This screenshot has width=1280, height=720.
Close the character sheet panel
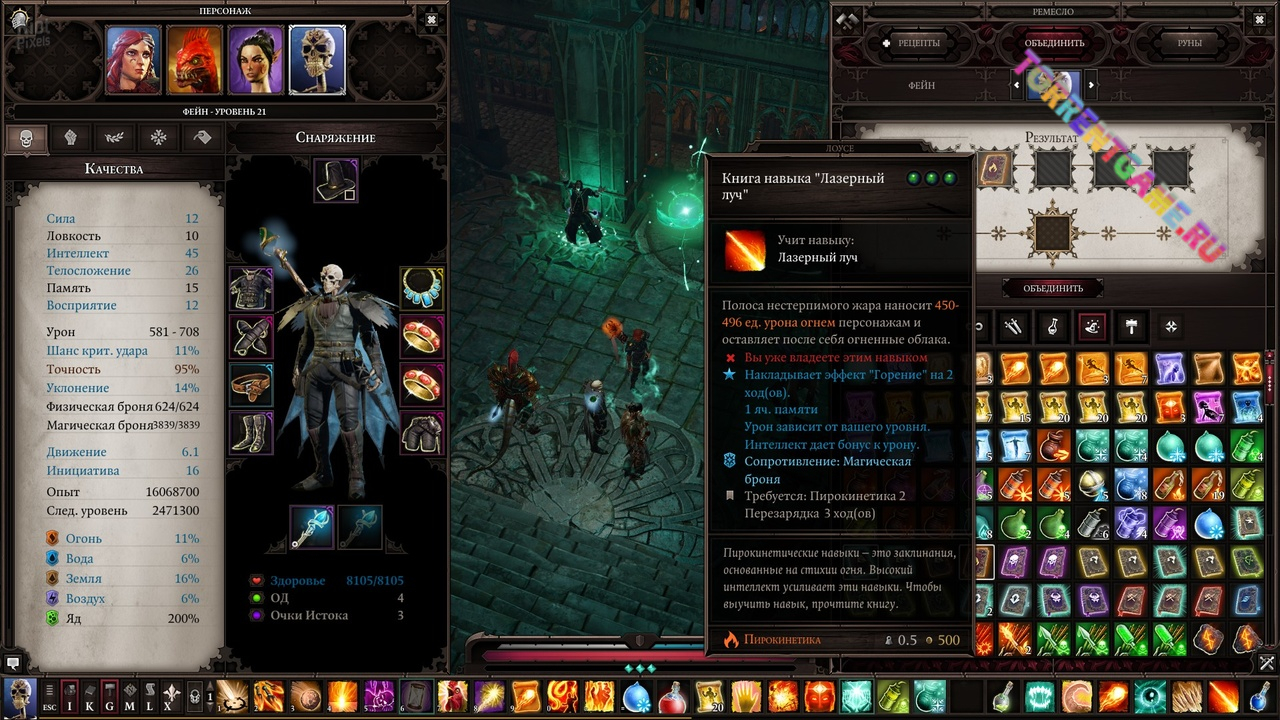click(431, 19)
